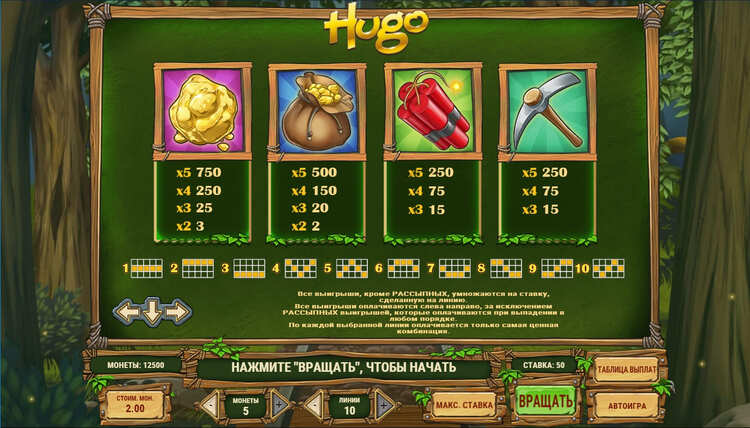This screenshot has height=428, width=750.
Task: Toggle the paytable with ТАБЛИЦА ВЫПЛАТ
Action: tap(626, 370)
